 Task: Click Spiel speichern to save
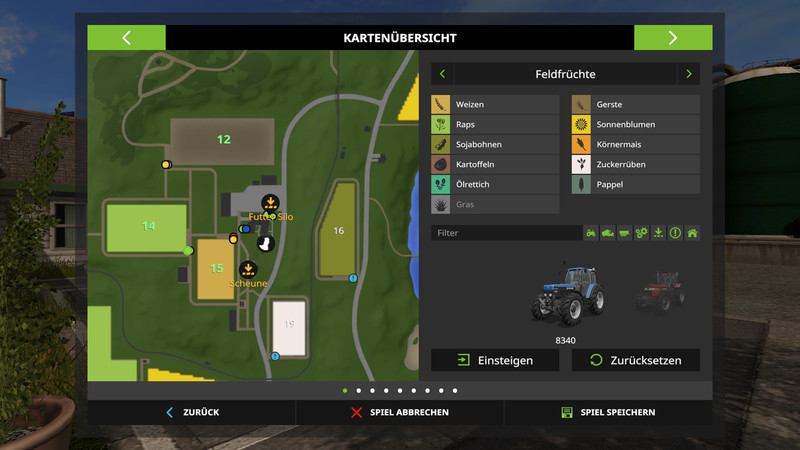pyautogui.click(x=608, y=412)
